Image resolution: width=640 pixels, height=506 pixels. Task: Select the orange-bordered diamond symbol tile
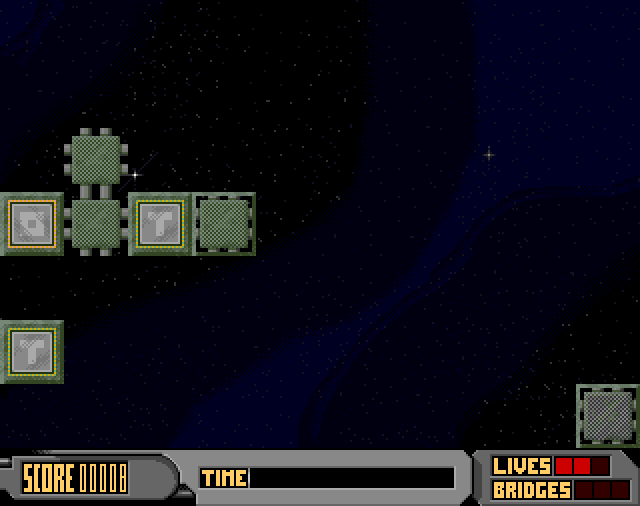tap(31, 223)
